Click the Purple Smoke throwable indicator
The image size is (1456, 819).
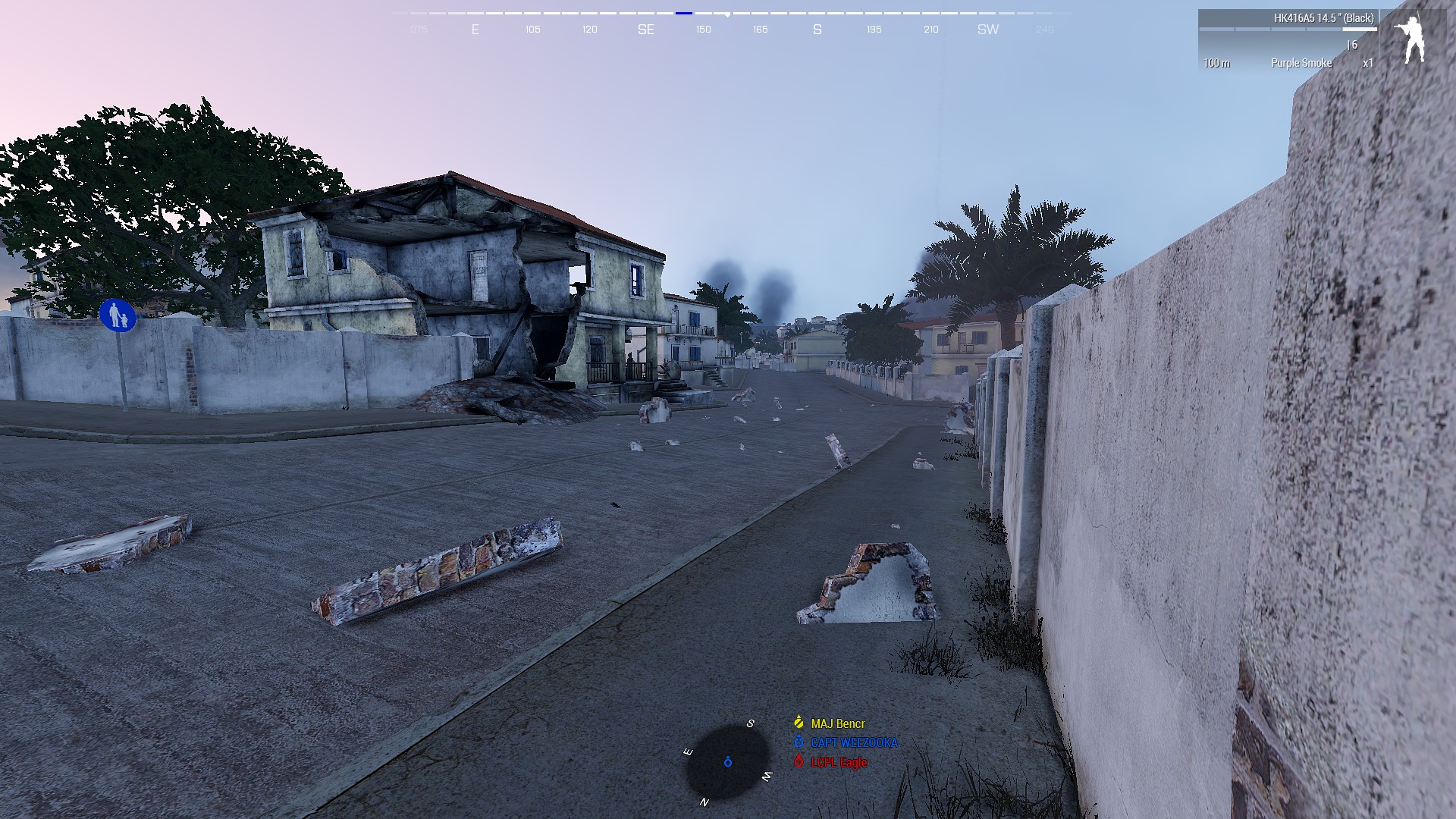1301,63
